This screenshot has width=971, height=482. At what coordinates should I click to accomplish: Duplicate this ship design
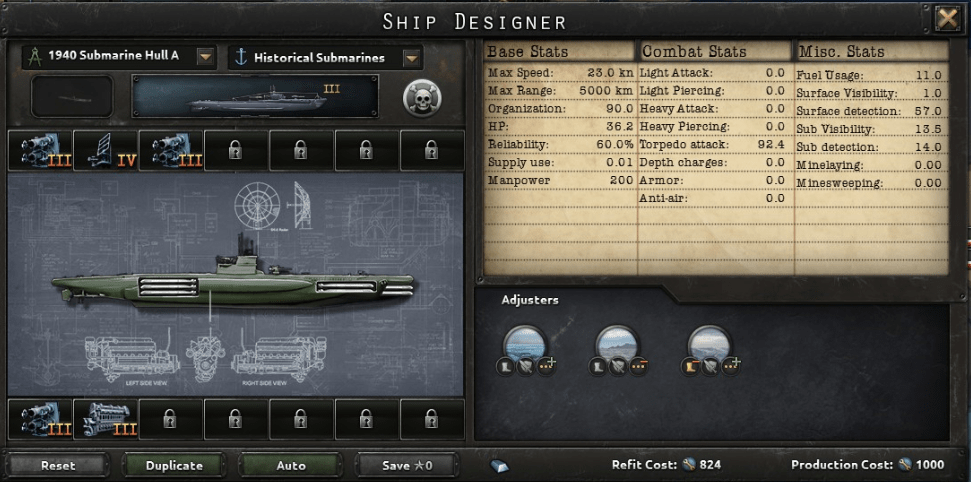(174, 465)
